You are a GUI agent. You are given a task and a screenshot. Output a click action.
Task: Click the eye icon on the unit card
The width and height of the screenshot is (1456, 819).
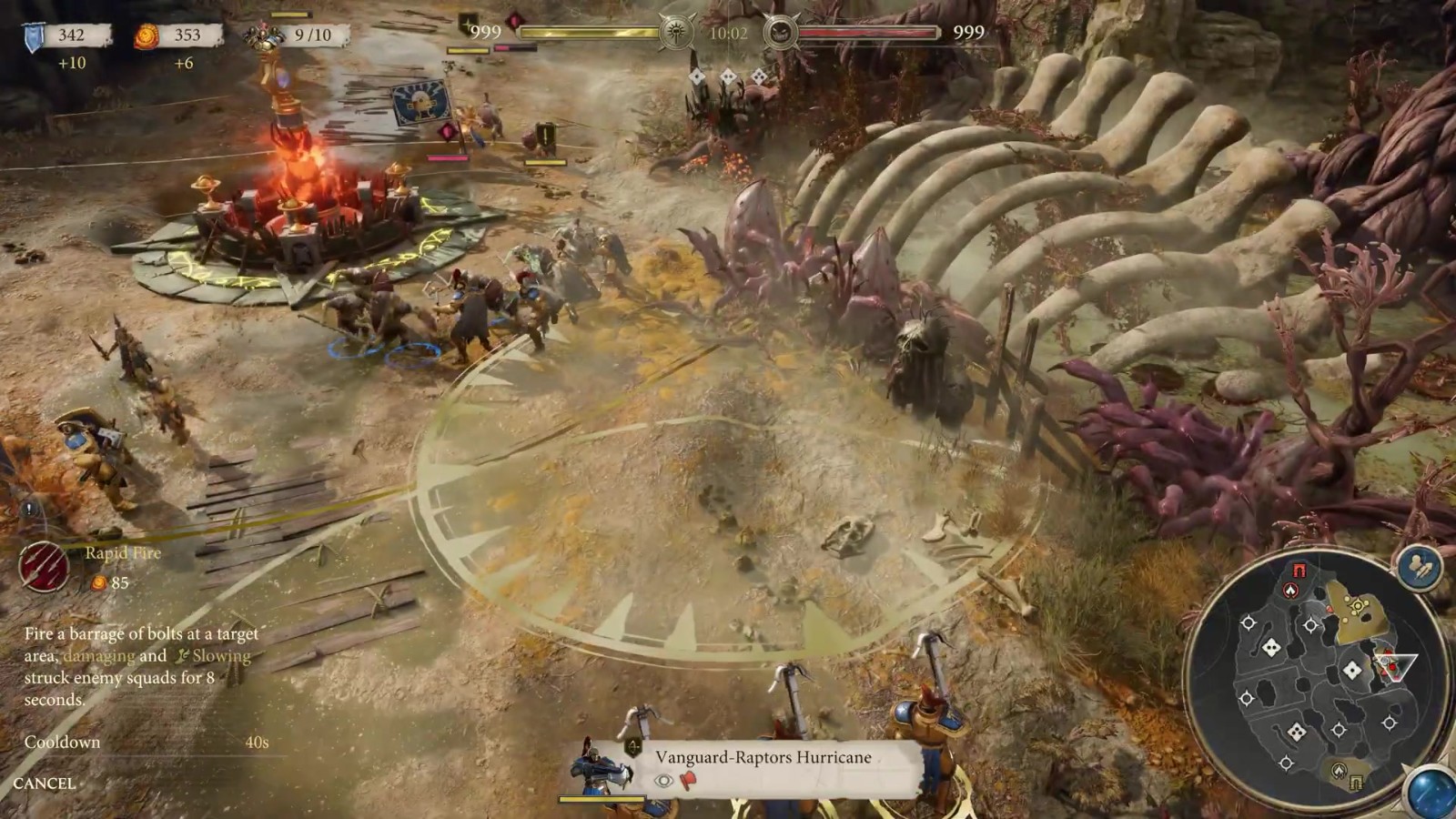(x=663, y=780)
